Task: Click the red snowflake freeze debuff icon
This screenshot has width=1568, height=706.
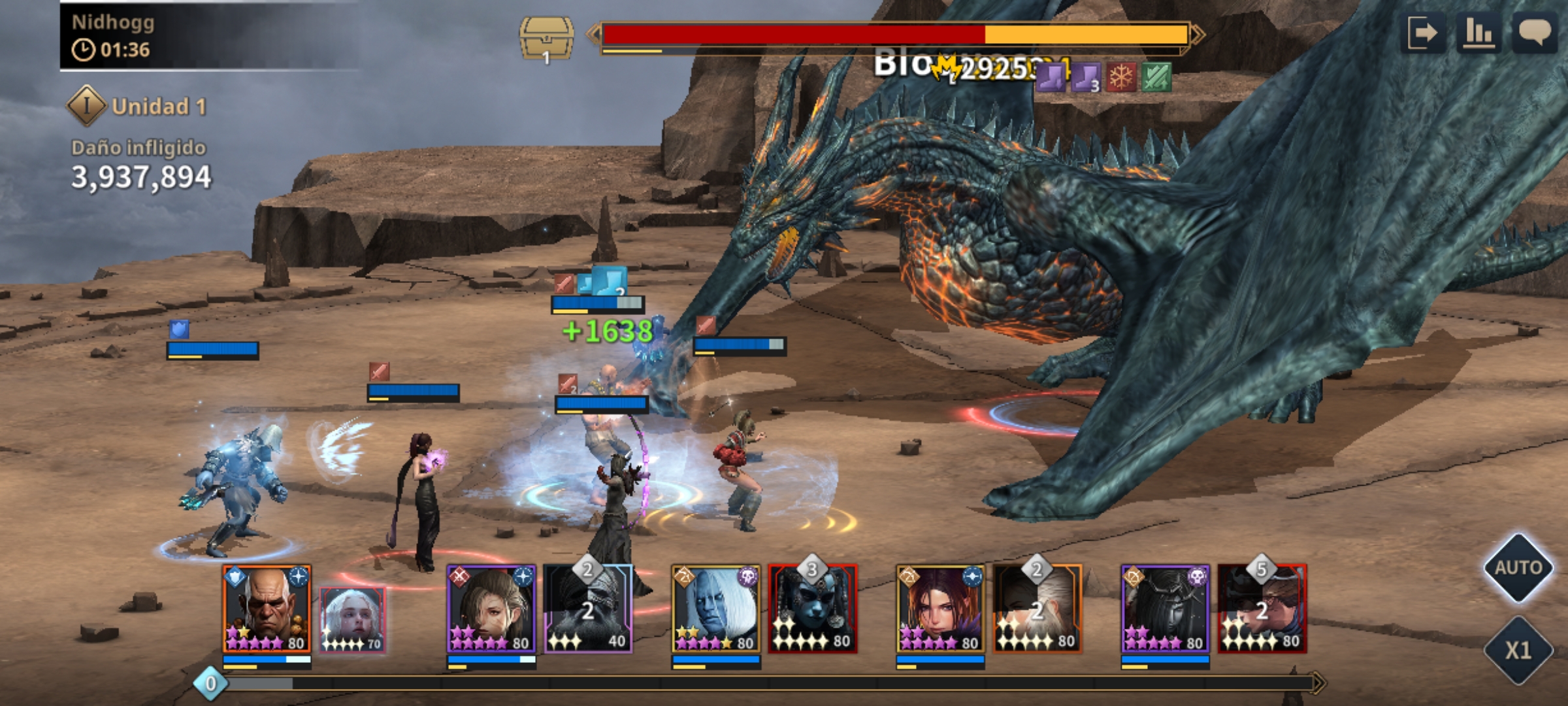Action: 1121,78
